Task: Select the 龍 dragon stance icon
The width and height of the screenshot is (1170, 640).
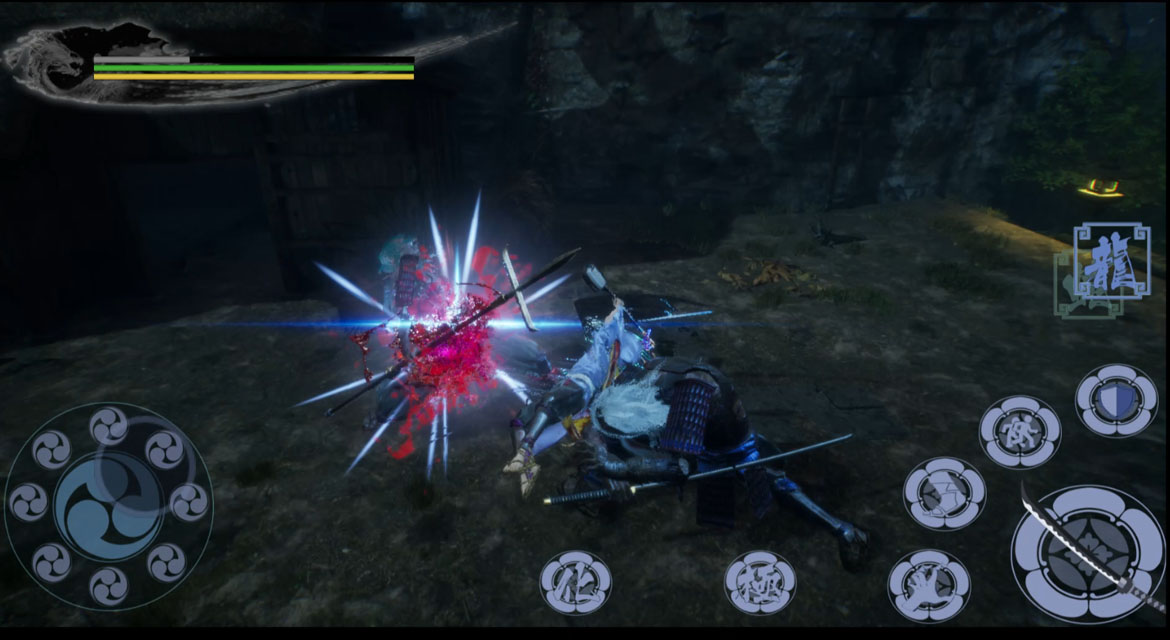Action: 1111,260
